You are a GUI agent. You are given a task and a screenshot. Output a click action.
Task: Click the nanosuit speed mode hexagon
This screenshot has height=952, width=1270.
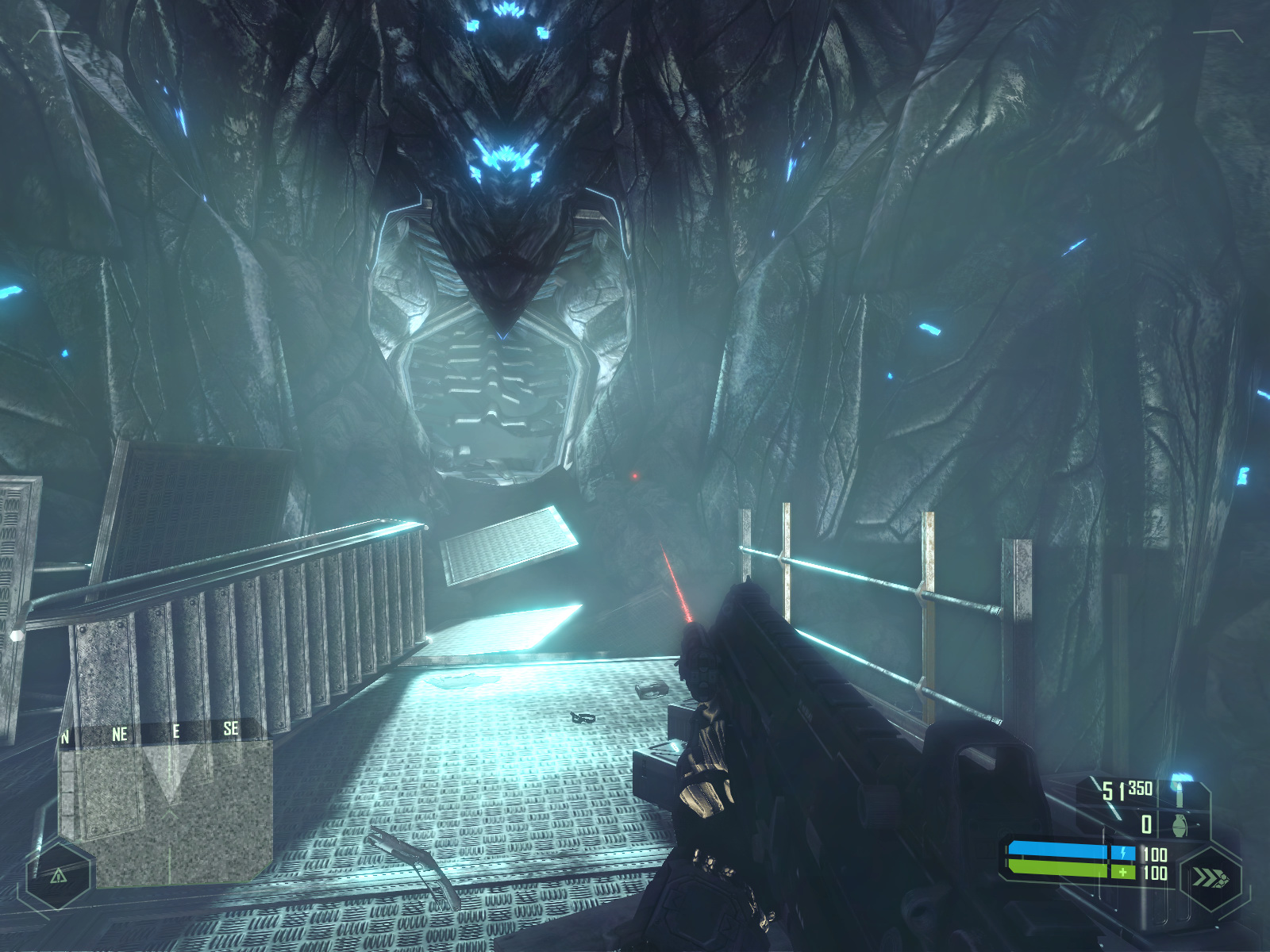(x=1210, y=878)
